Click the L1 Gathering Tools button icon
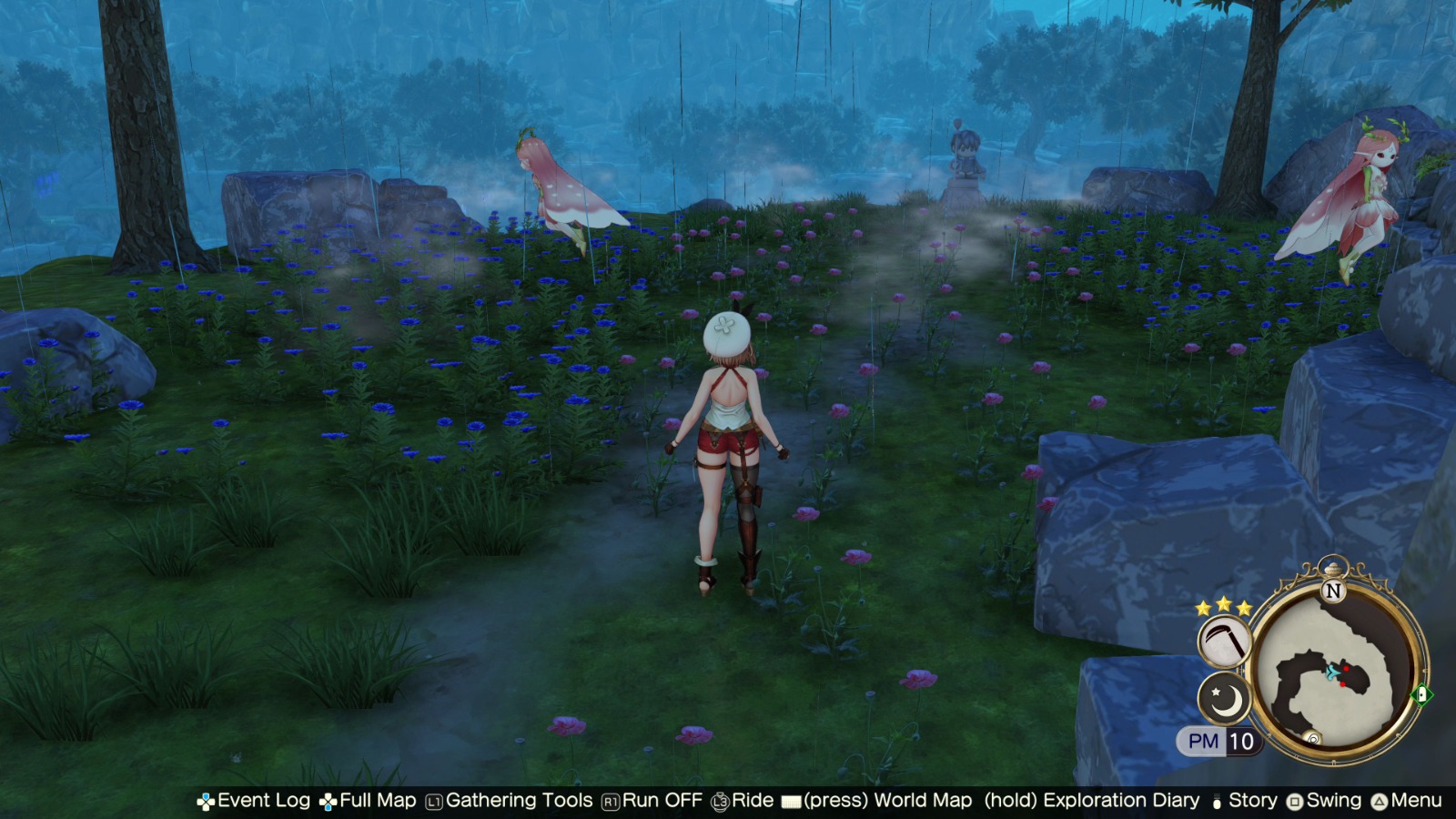 pyautogui.click(x=433, y=801)
